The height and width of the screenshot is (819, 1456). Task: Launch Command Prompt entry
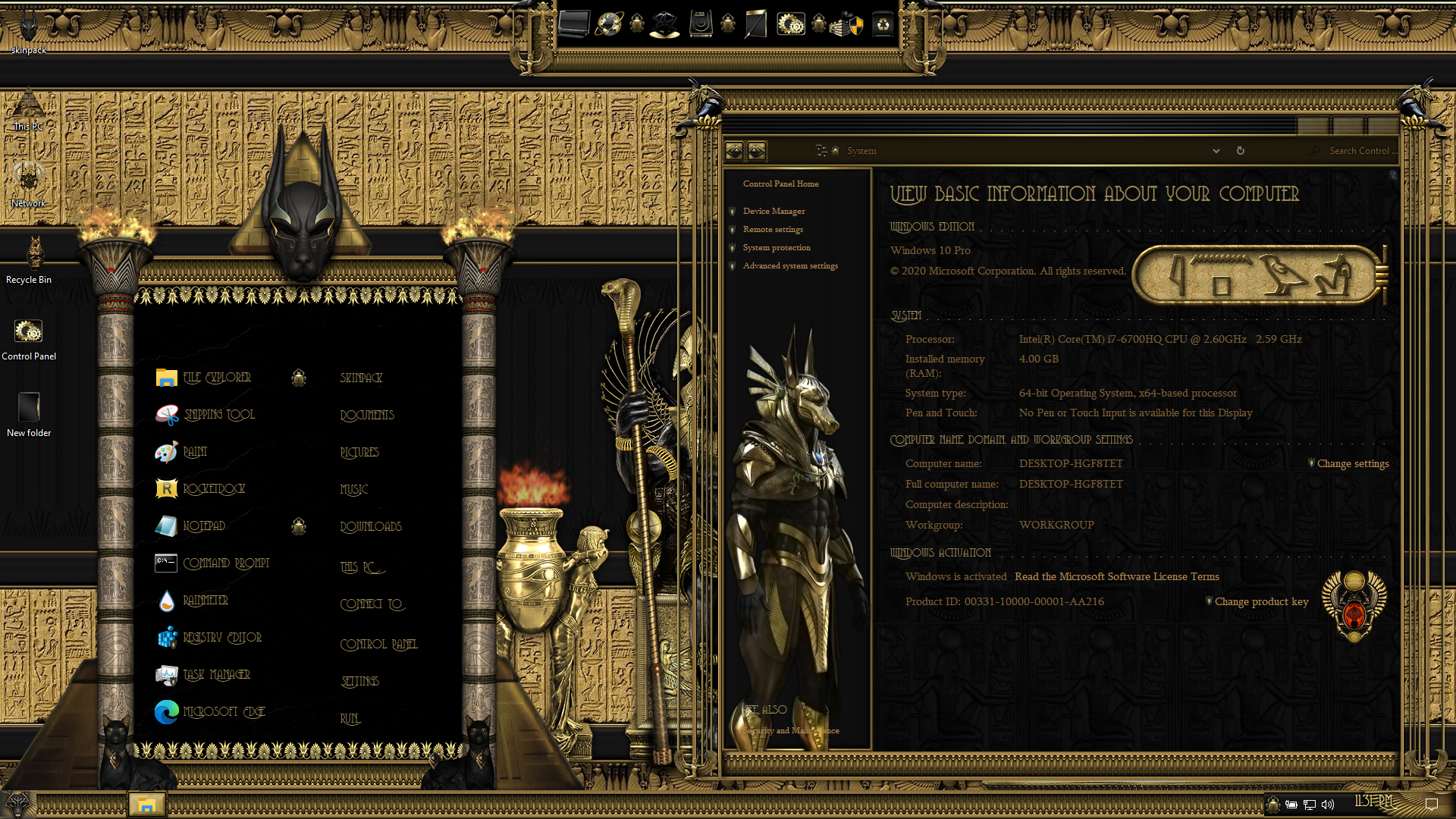coord(225,563)
